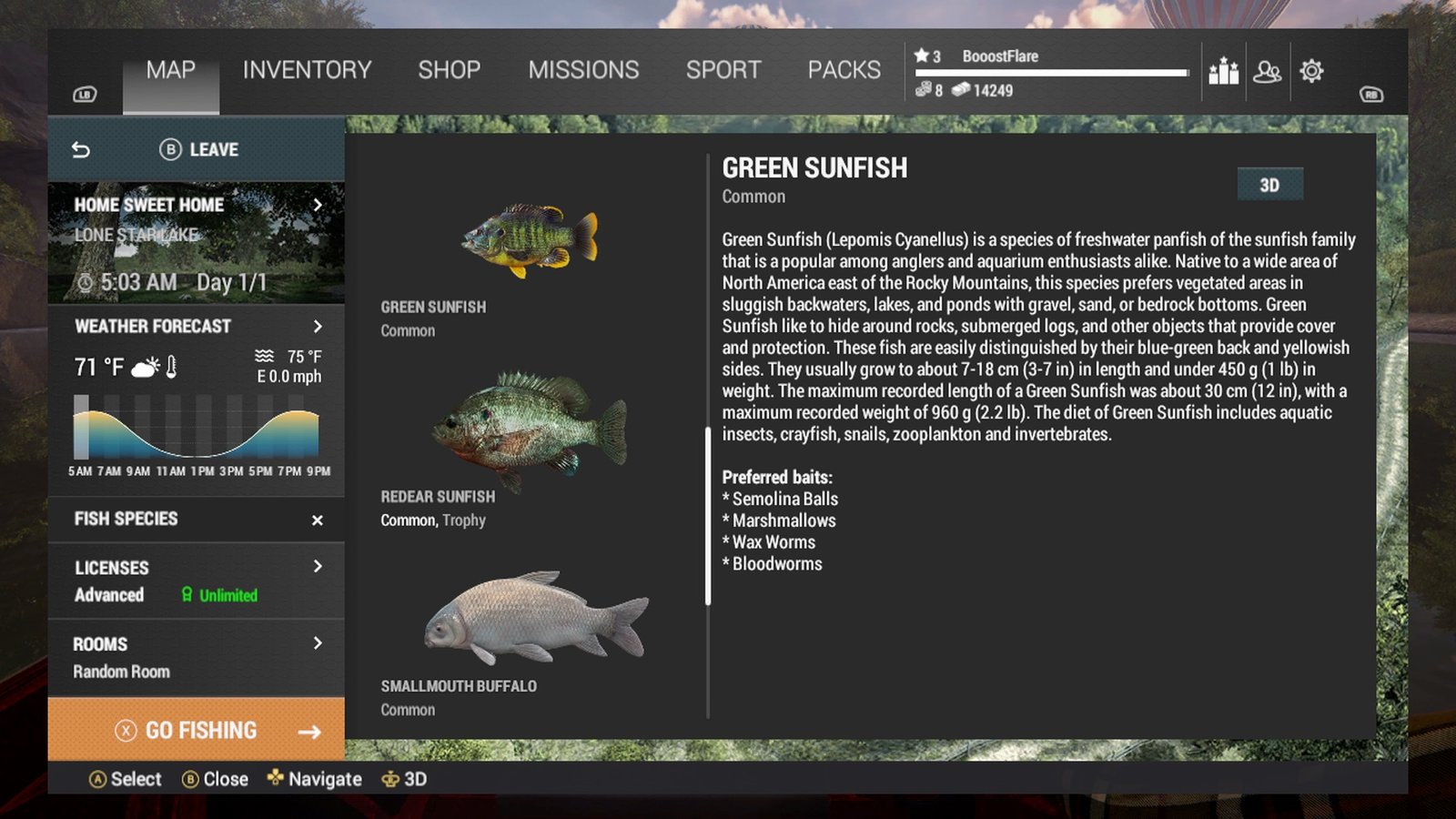Open the Packs tab
The width and height of the screenshot is (1456, 819).
click(x=844, y=70)
